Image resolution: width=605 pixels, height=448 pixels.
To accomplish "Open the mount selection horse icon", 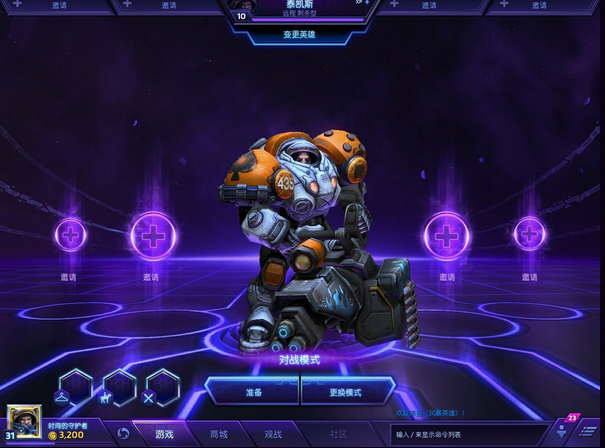I will (119, 388).
